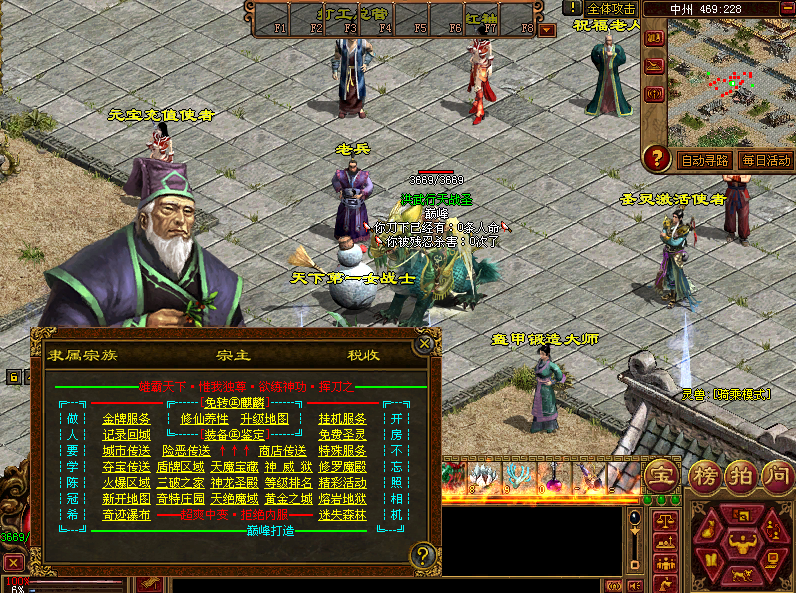The height and width of the screenshot is (593, 796).
Task: Click the 天魔宝藏 link
Action: (235, 467)
